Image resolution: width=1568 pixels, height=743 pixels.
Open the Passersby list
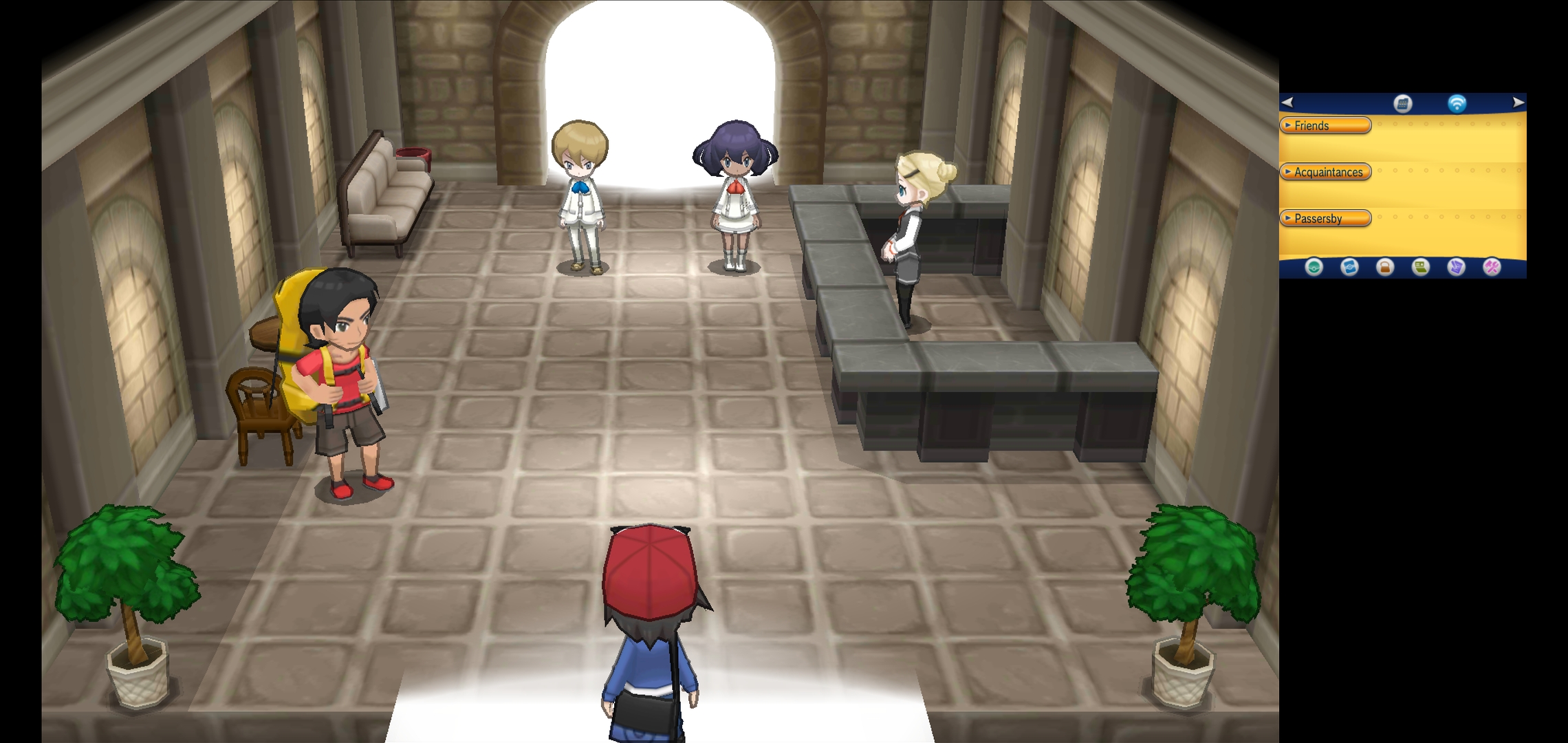pyautogui.click(x=1325, y=218)
